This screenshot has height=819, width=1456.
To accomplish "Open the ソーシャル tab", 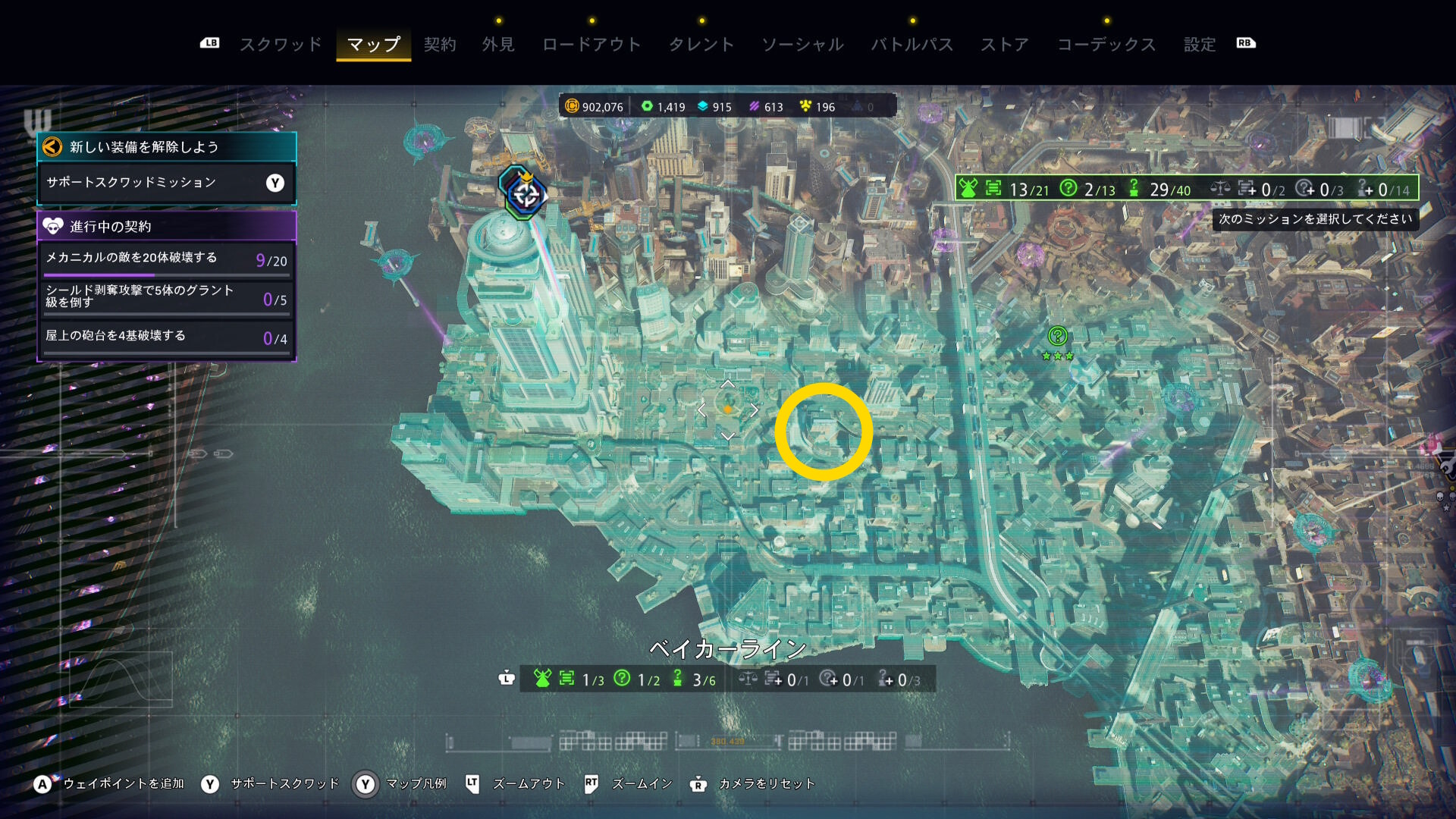I will point(802,45).
